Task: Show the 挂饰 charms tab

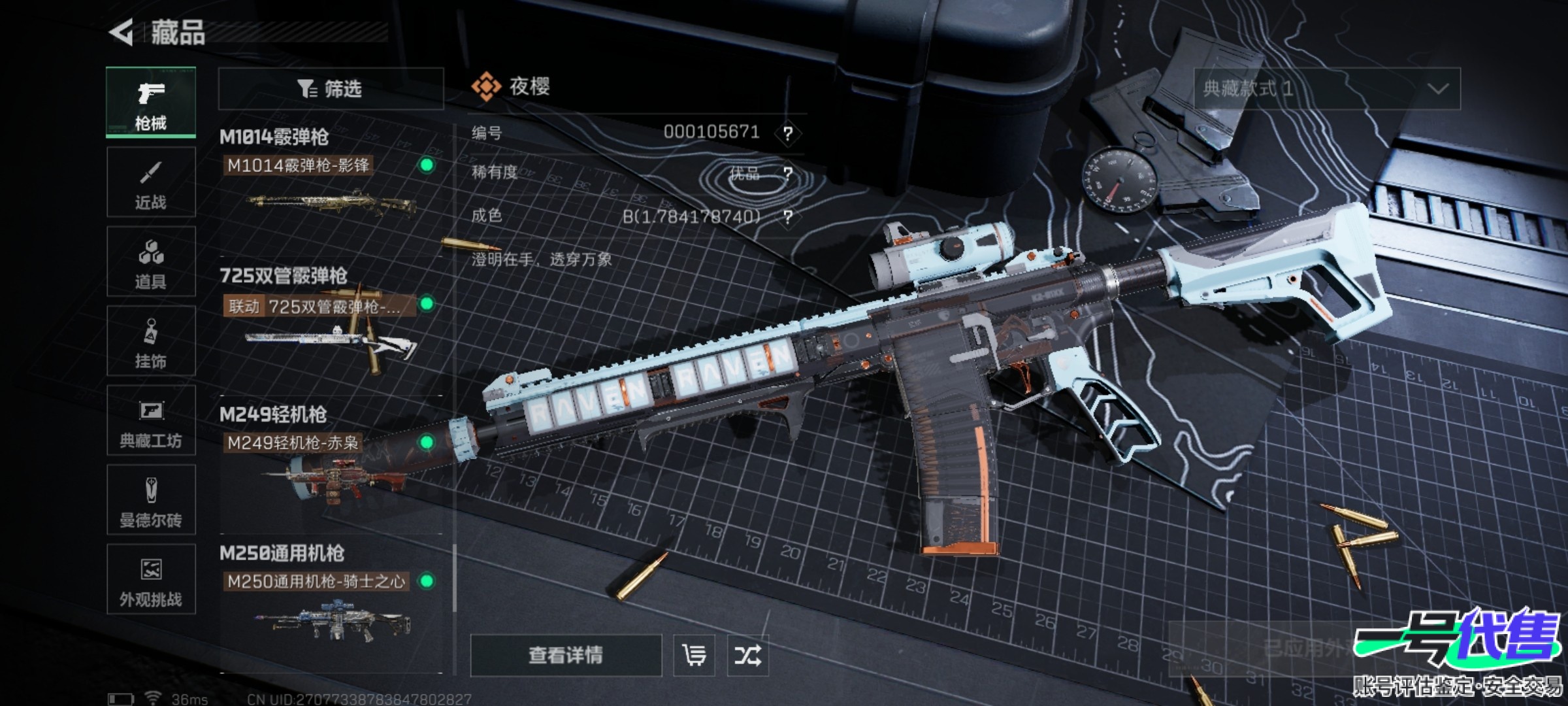Action: [151, 341]
